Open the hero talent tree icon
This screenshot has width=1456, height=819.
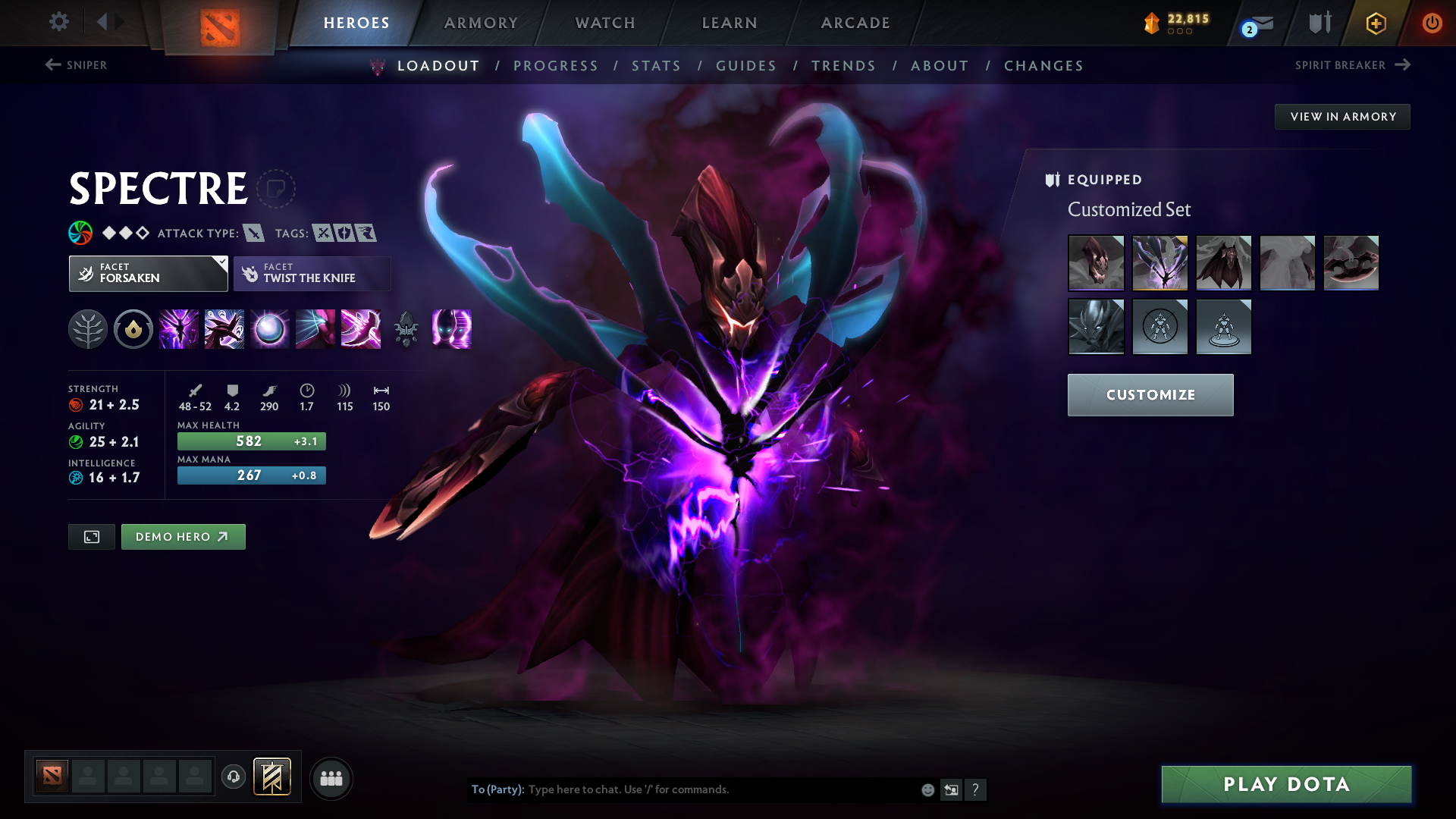[x=88, y=329]
